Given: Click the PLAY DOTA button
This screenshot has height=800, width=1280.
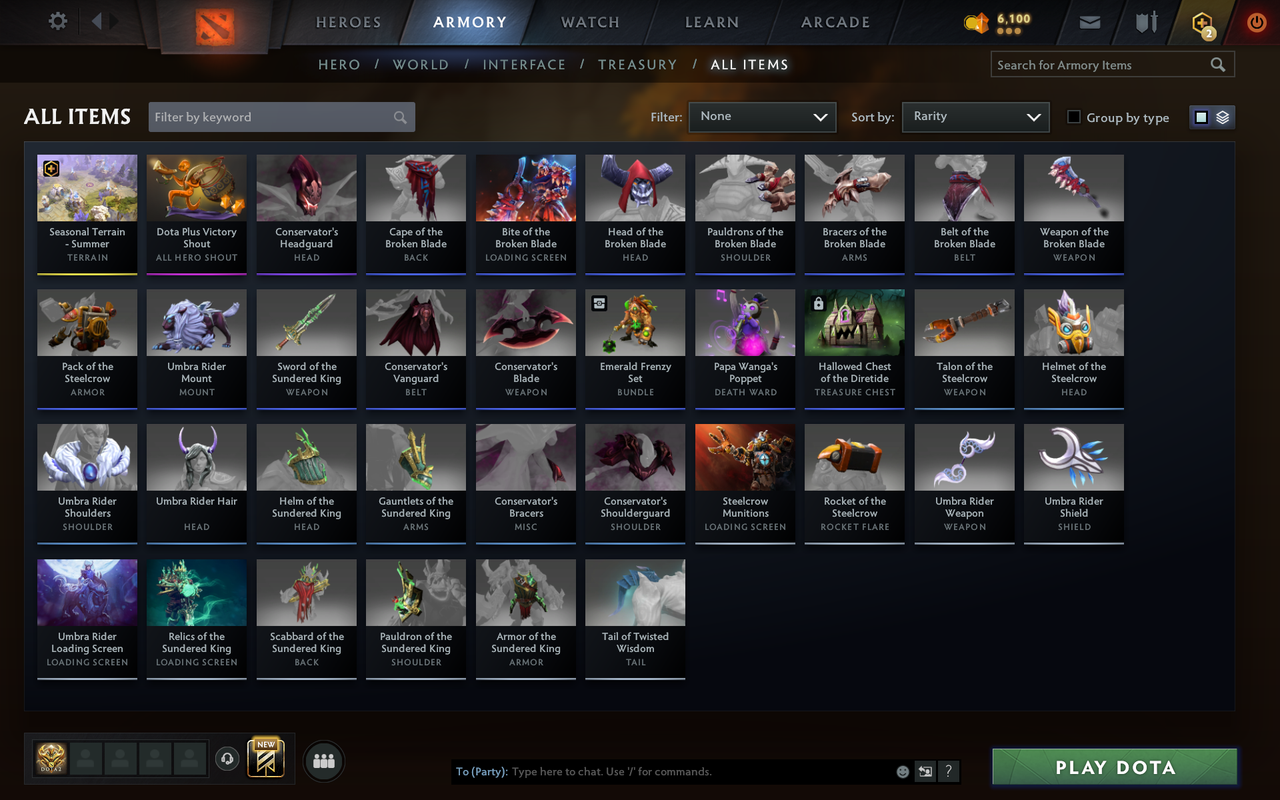Looking at the screenshot, I should pos(1113,767).
